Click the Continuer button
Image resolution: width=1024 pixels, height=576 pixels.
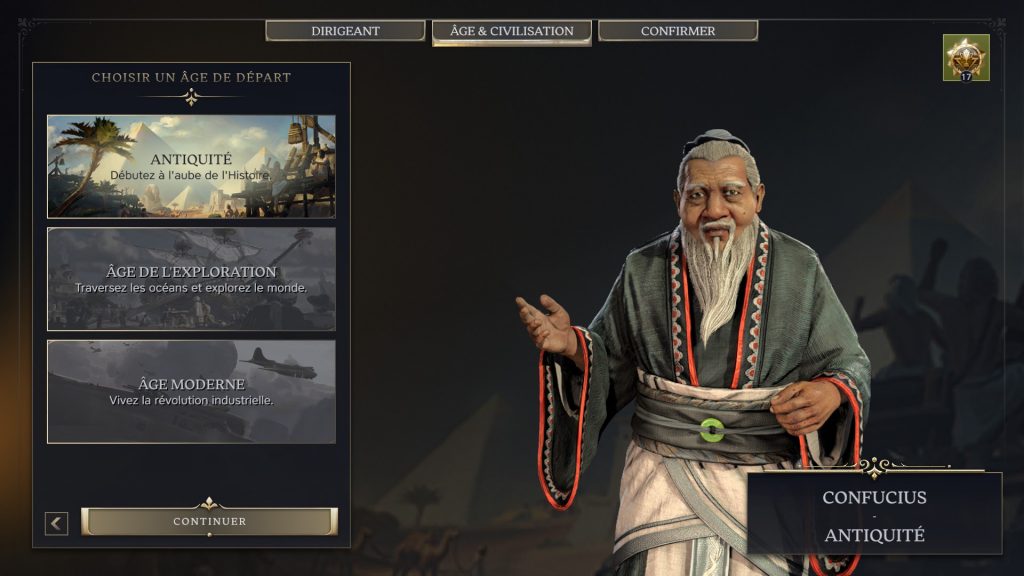tap(209, 521)
